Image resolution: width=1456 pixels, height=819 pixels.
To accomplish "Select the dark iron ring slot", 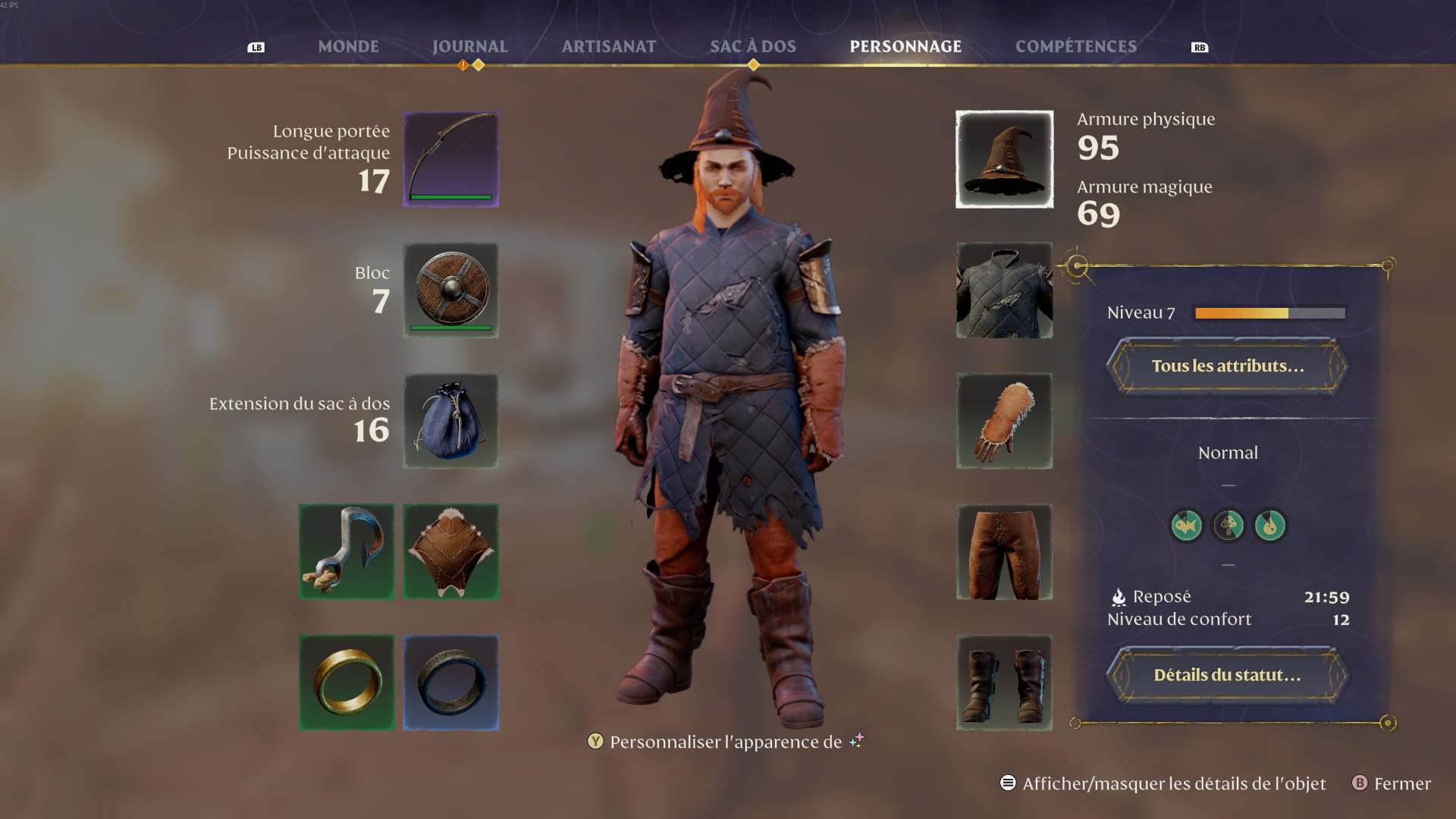I will pyautogui.click(x=450, y=682).
